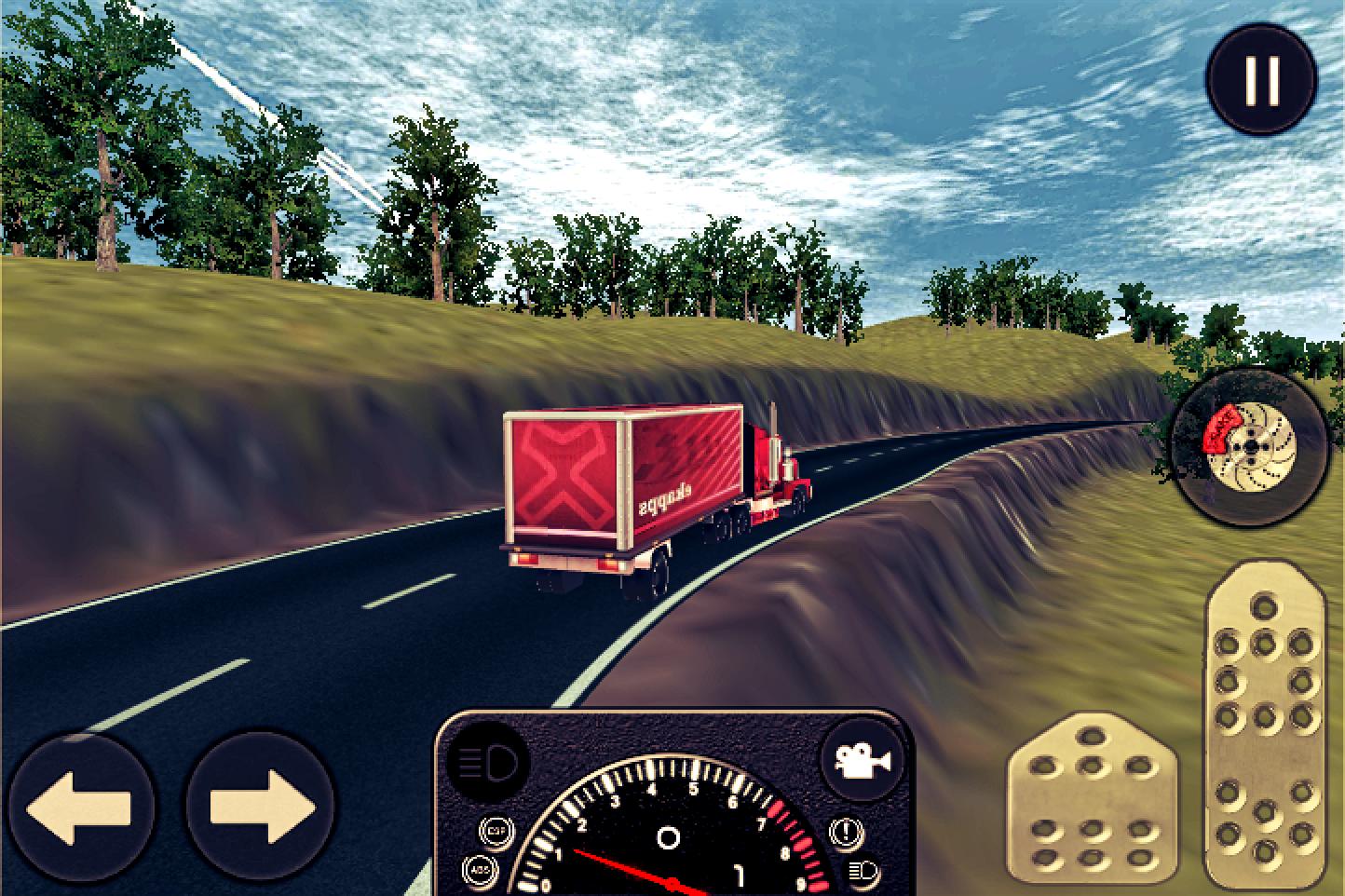
Task: Open camera options via the camcorder icon
Action: point(863,761)
